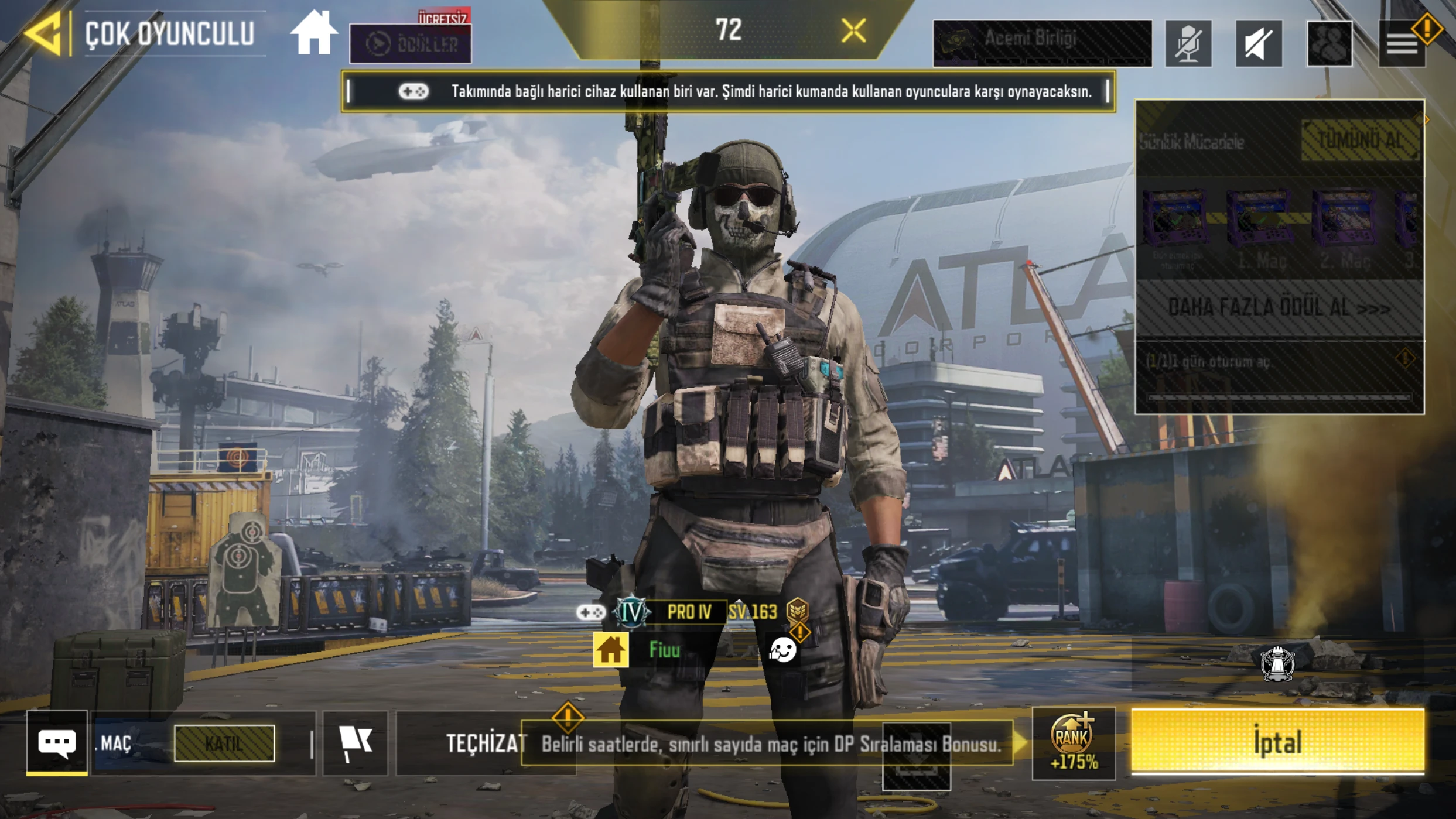Screen dimensions: 1456x819
Task: Return to the home lobby
Action: pyautogui.click(x=314, y=34)
